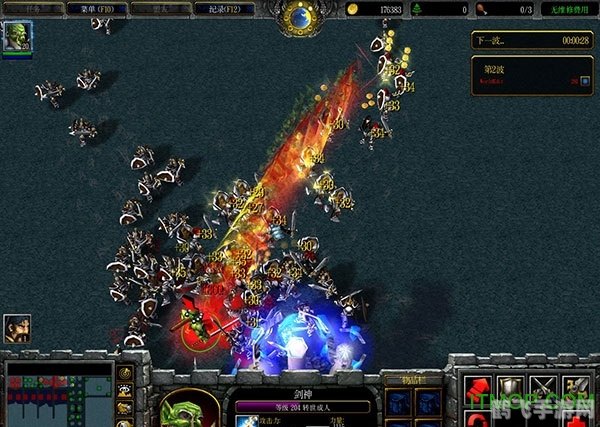
Task: Click the minimap signal ping button
Action: click(125, 373)
